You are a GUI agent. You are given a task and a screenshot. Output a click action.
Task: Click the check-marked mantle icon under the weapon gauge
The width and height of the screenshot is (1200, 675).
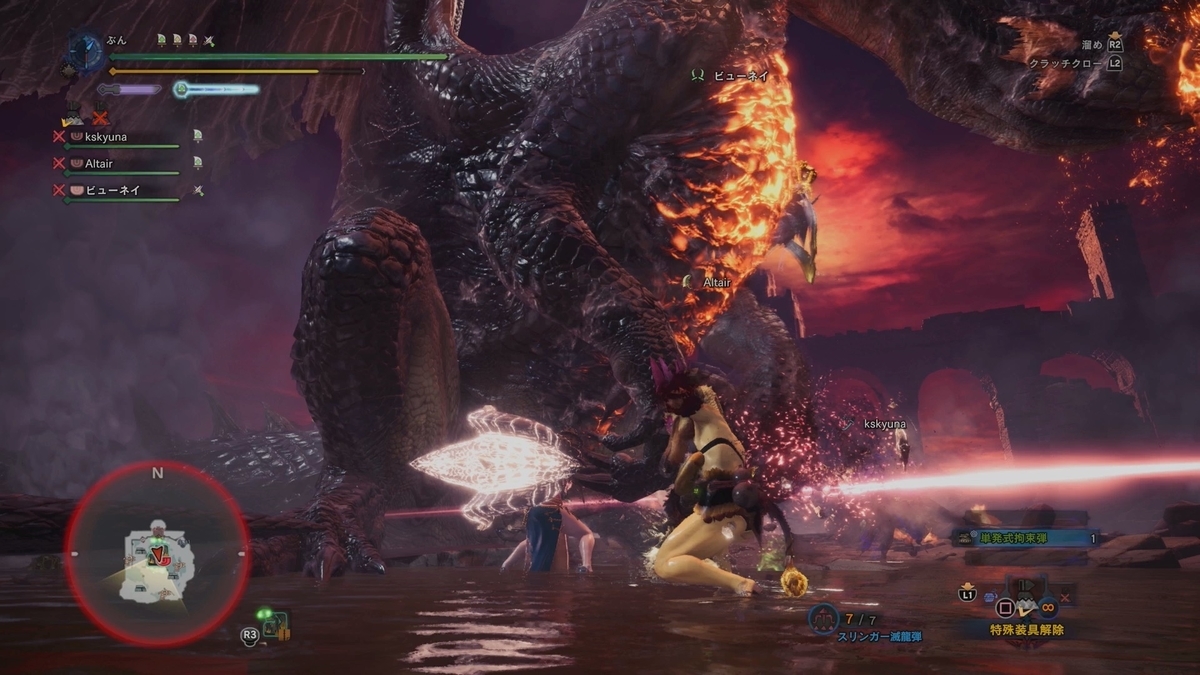pos(74,118)
